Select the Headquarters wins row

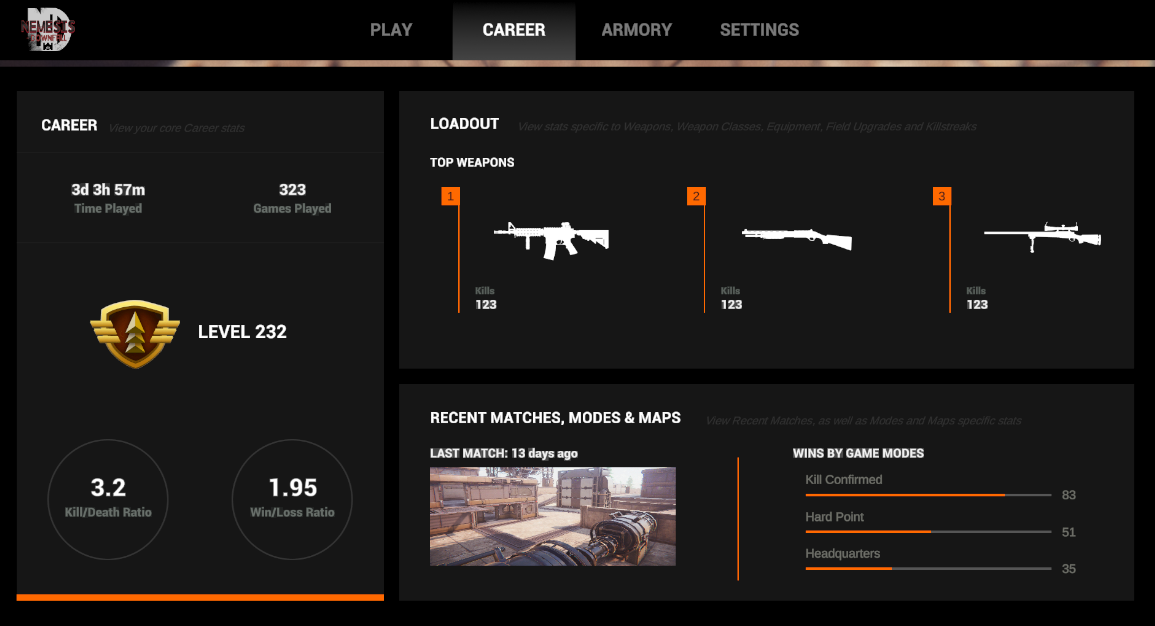click(x=928, y=561)
